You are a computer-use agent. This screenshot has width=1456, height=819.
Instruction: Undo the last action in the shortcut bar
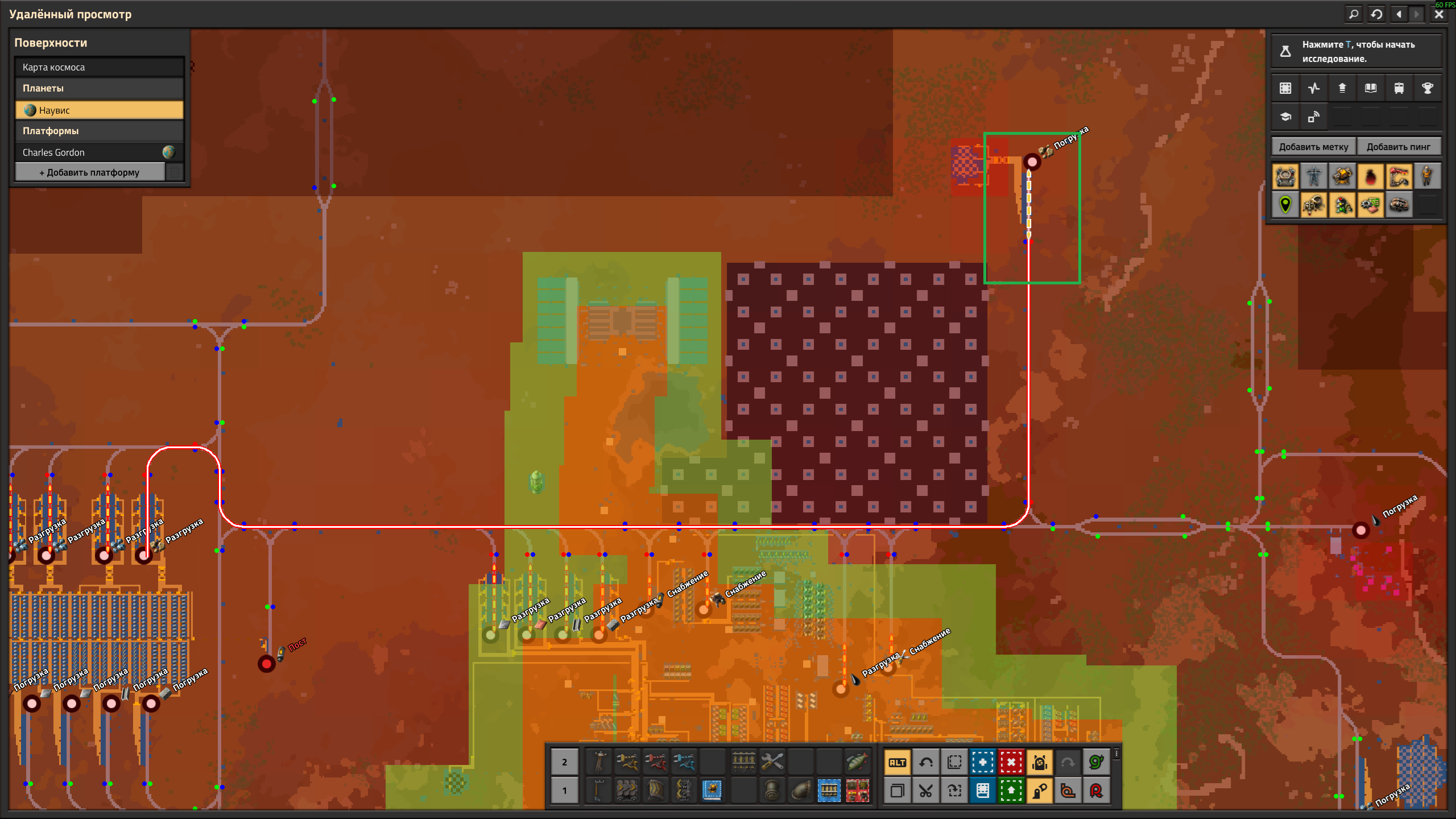926,762
